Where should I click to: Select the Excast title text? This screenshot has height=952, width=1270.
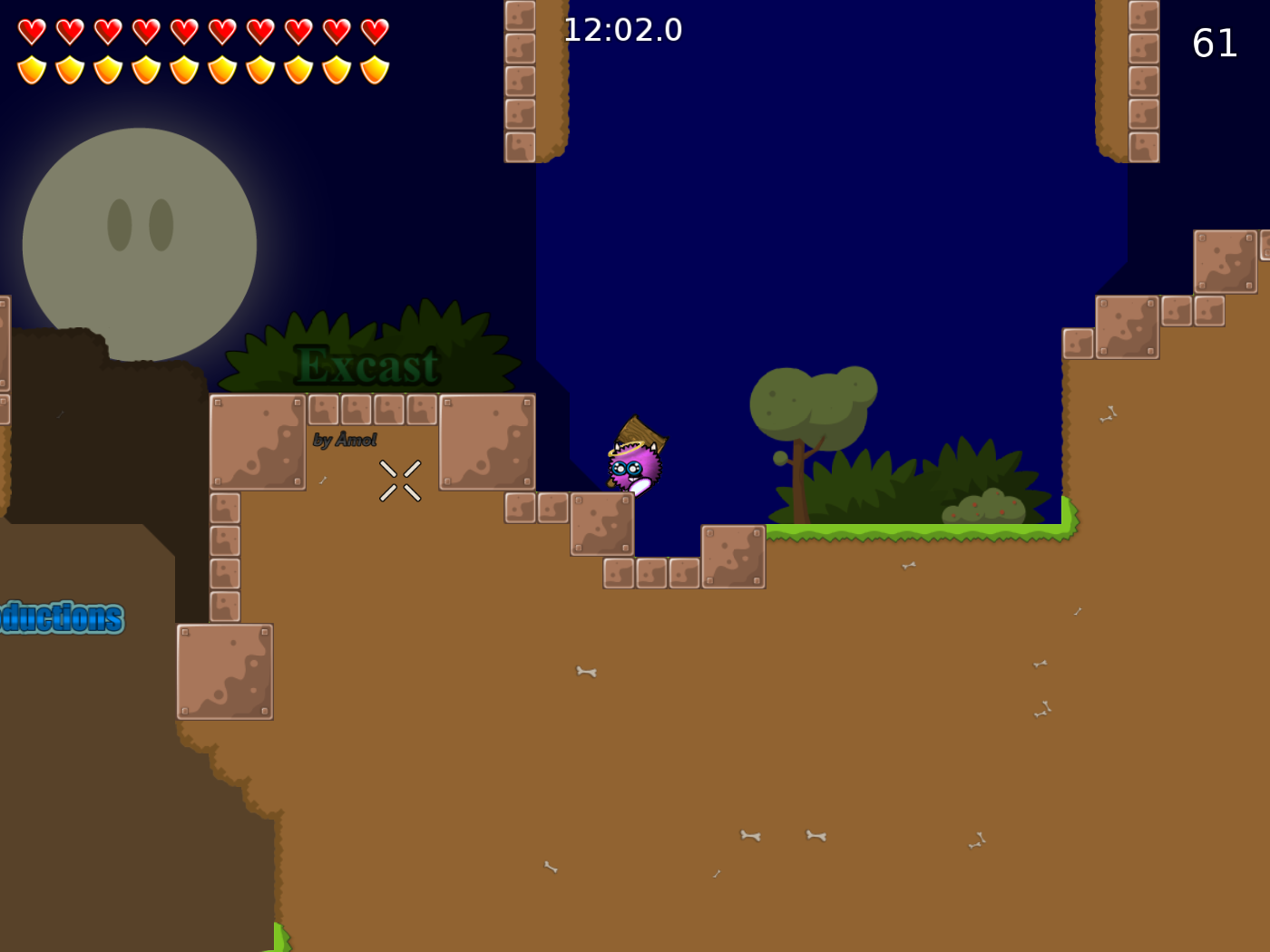368,364
